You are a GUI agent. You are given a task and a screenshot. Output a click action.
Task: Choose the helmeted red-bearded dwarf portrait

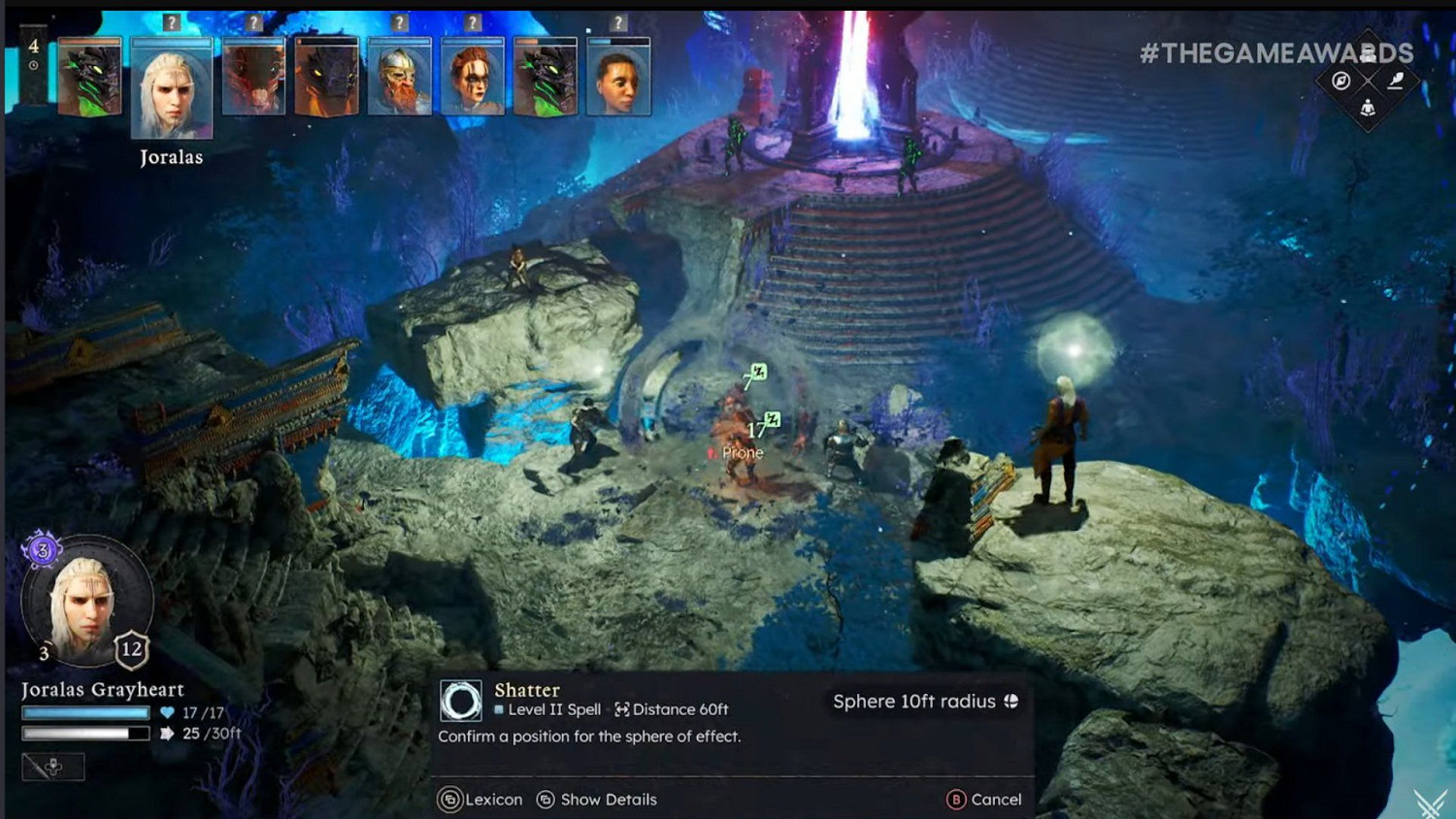point(399,80)
